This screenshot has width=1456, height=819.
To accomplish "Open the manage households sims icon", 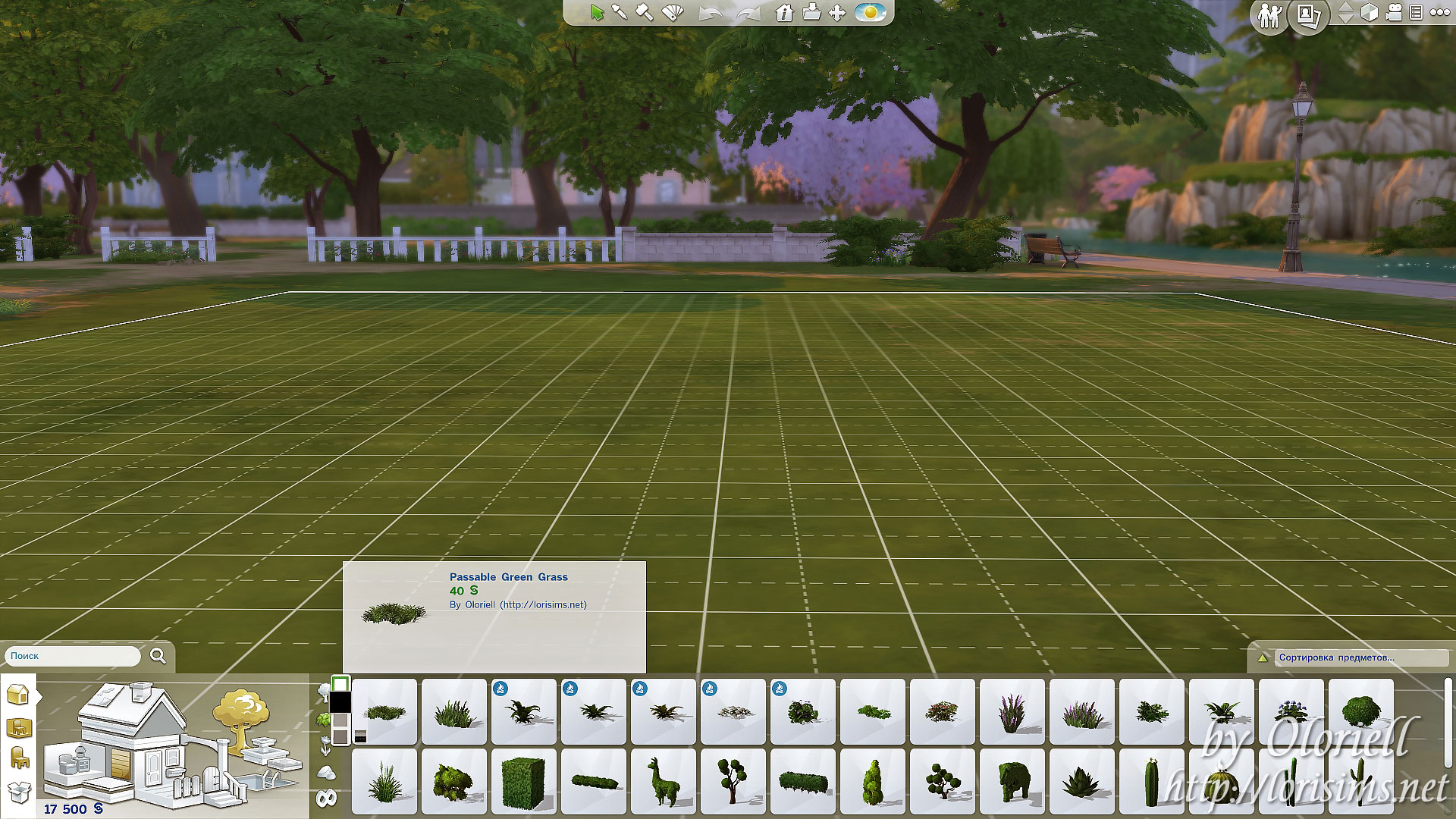I will tap(1269, 15).
